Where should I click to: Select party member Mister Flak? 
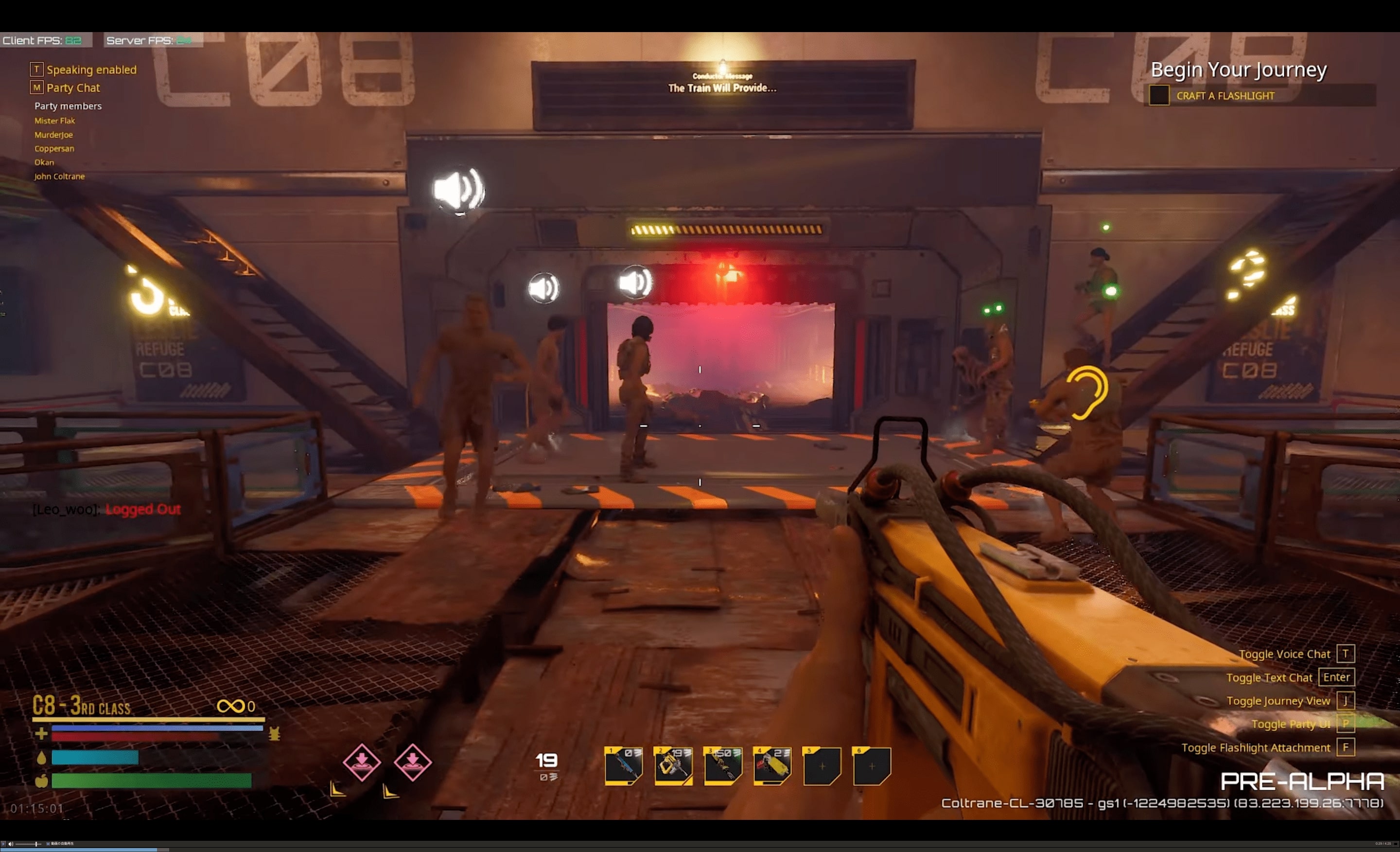coord(54,121)
